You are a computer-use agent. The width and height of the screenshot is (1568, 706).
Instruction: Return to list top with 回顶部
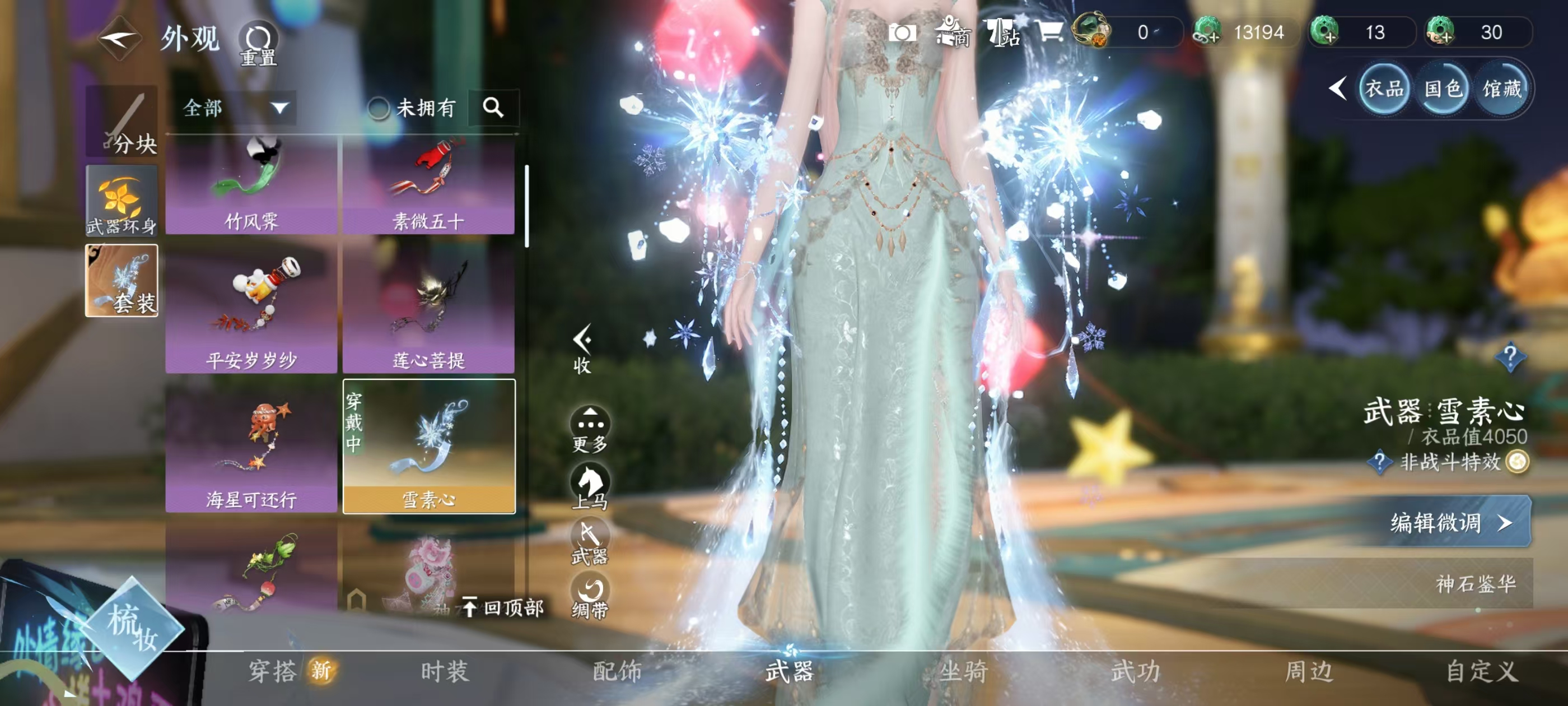click(504, 607)
